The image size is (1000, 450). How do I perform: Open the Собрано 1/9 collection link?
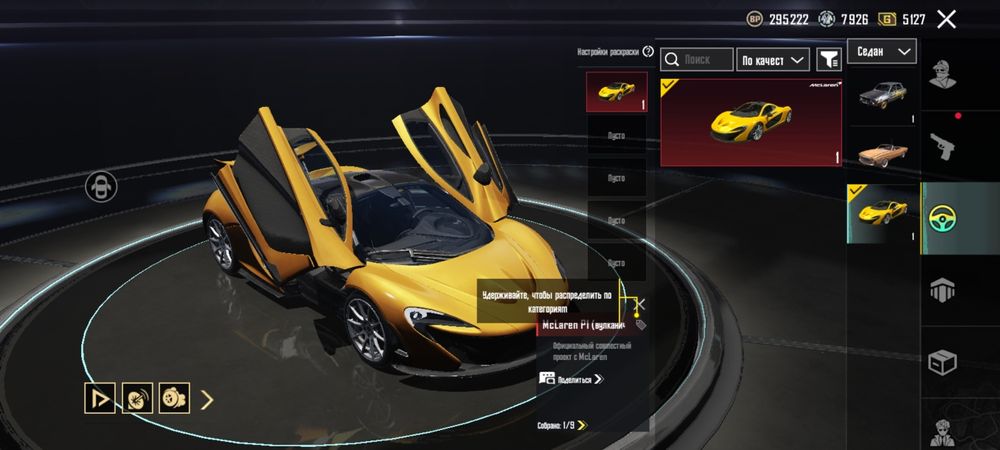pos(560,425)
